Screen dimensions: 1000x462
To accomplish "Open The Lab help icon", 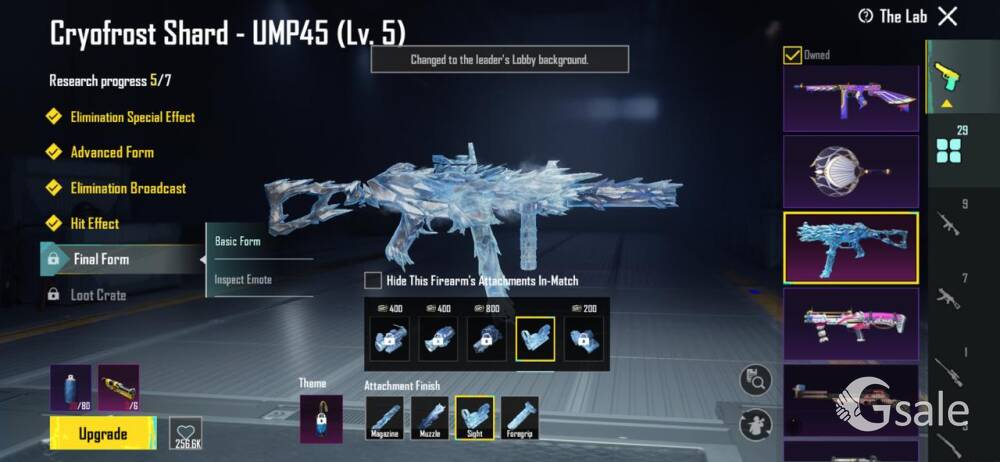I will 866,16.
